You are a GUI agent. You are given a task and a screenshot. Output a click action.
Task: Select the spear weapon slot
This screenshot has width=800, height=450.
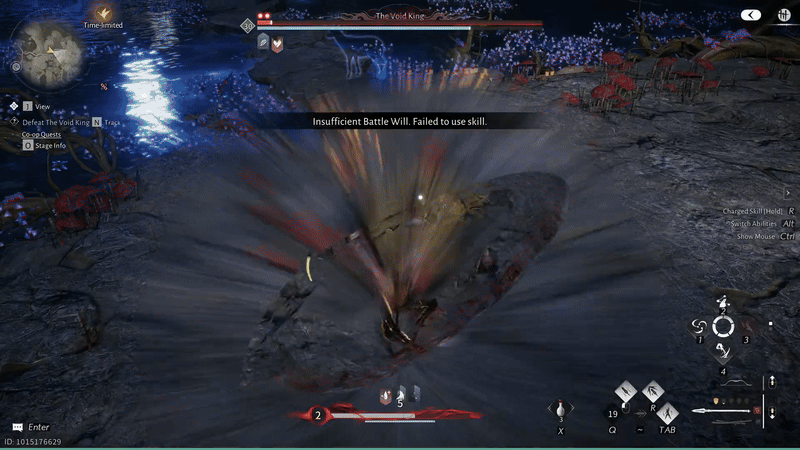(732, 411)
